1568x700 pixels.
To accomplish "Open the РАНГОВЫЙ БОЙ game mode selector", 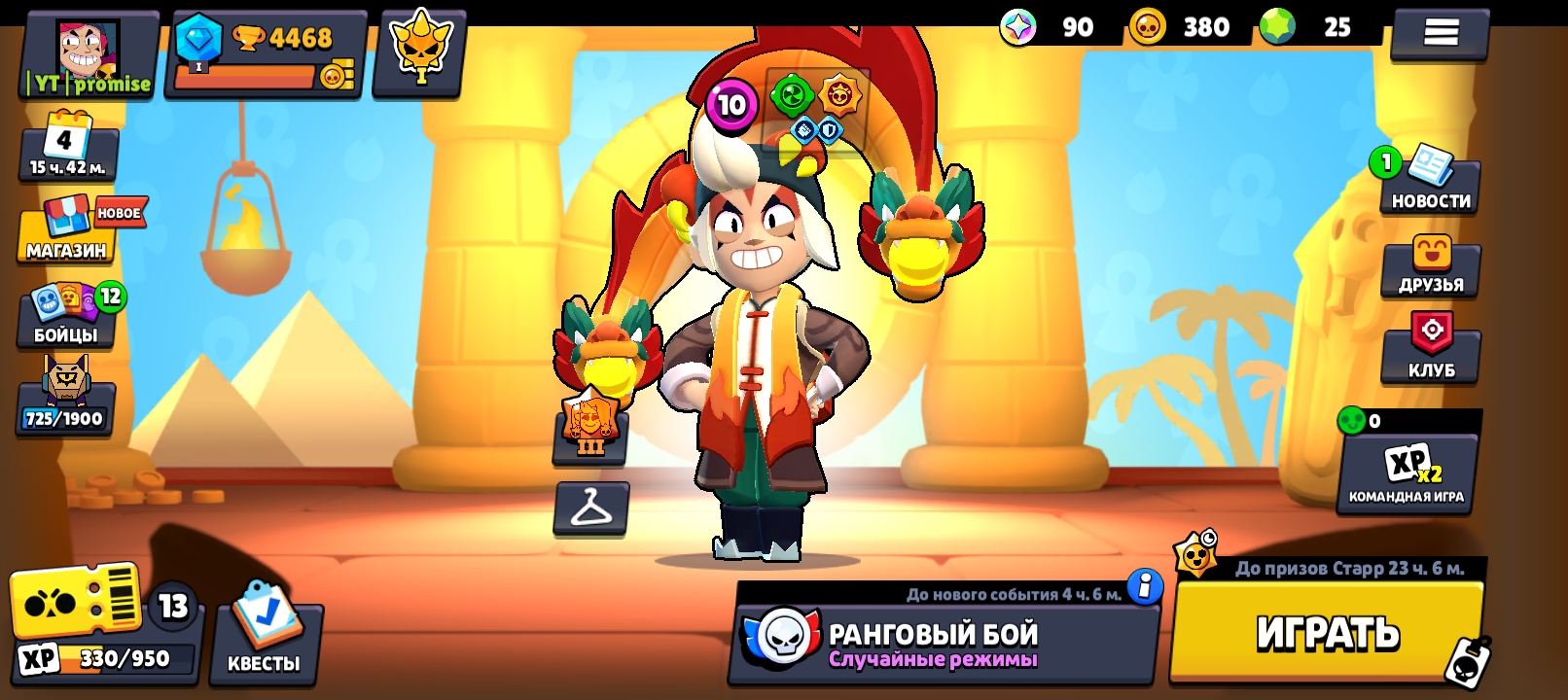I will 934,642.
